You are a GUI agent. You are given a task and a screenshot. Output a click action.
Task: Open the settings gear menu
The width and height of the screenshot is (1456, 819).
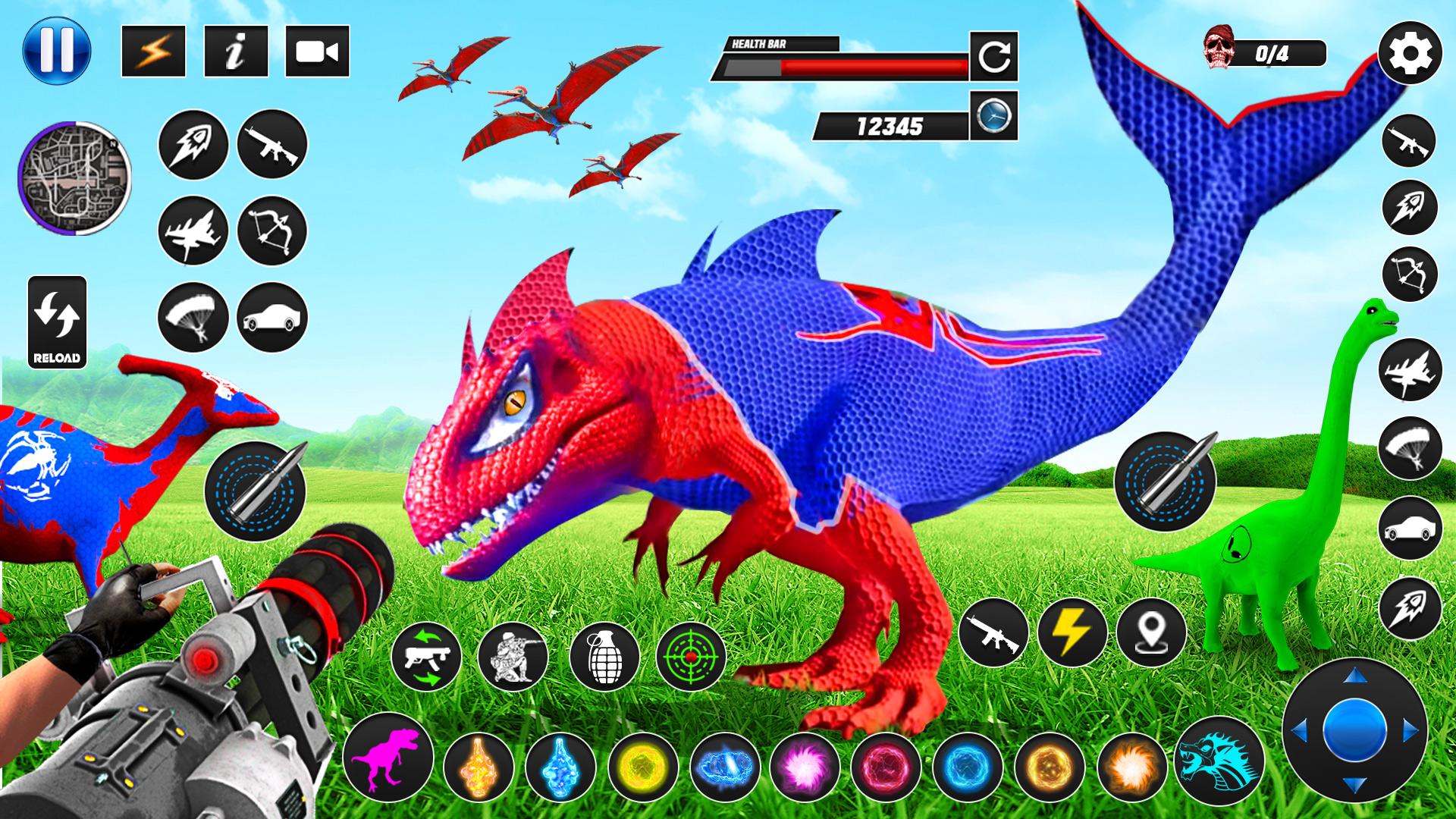click(1408, 53)
